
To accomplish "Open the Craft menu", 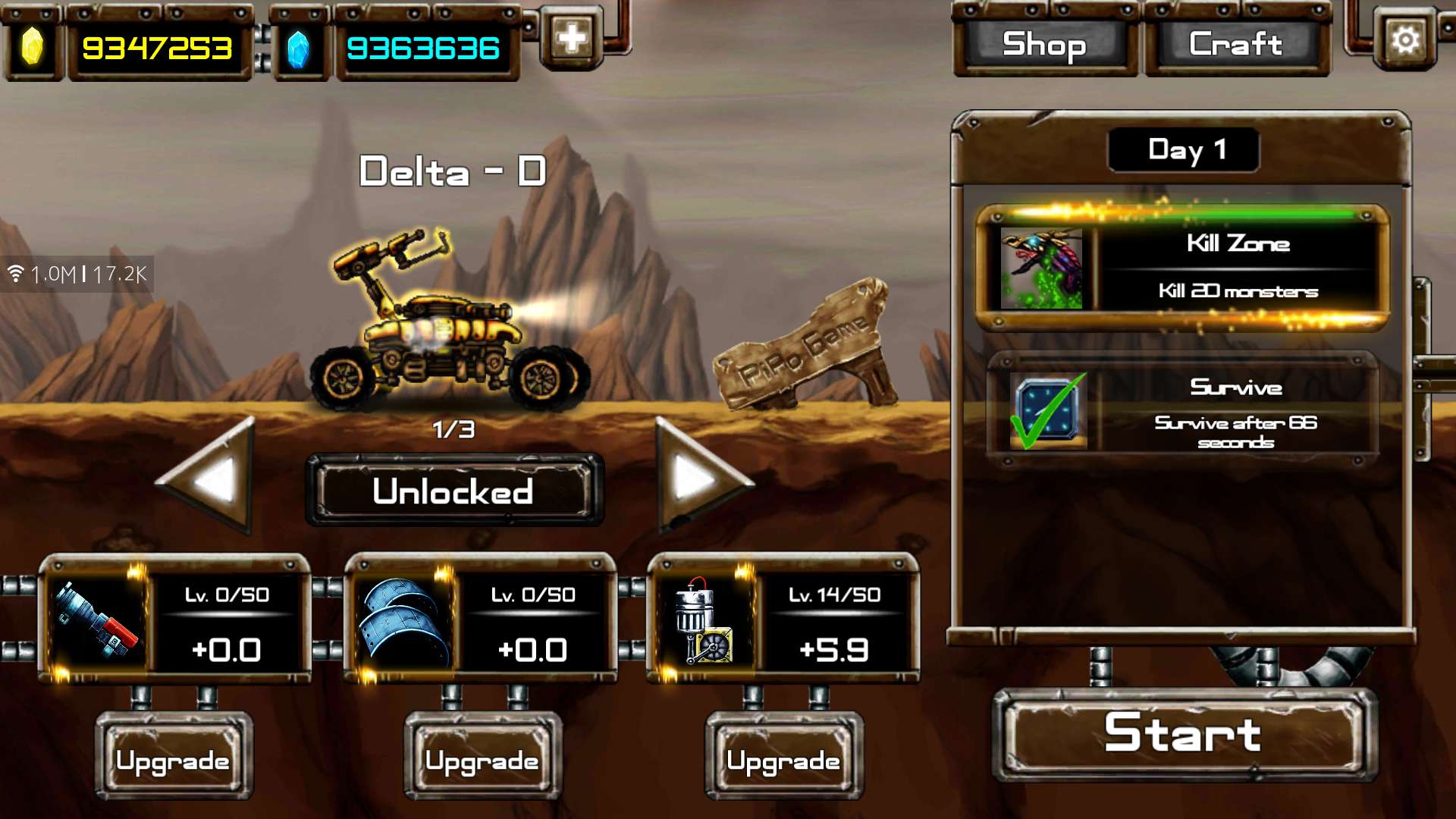I will tap(1235, 45).
